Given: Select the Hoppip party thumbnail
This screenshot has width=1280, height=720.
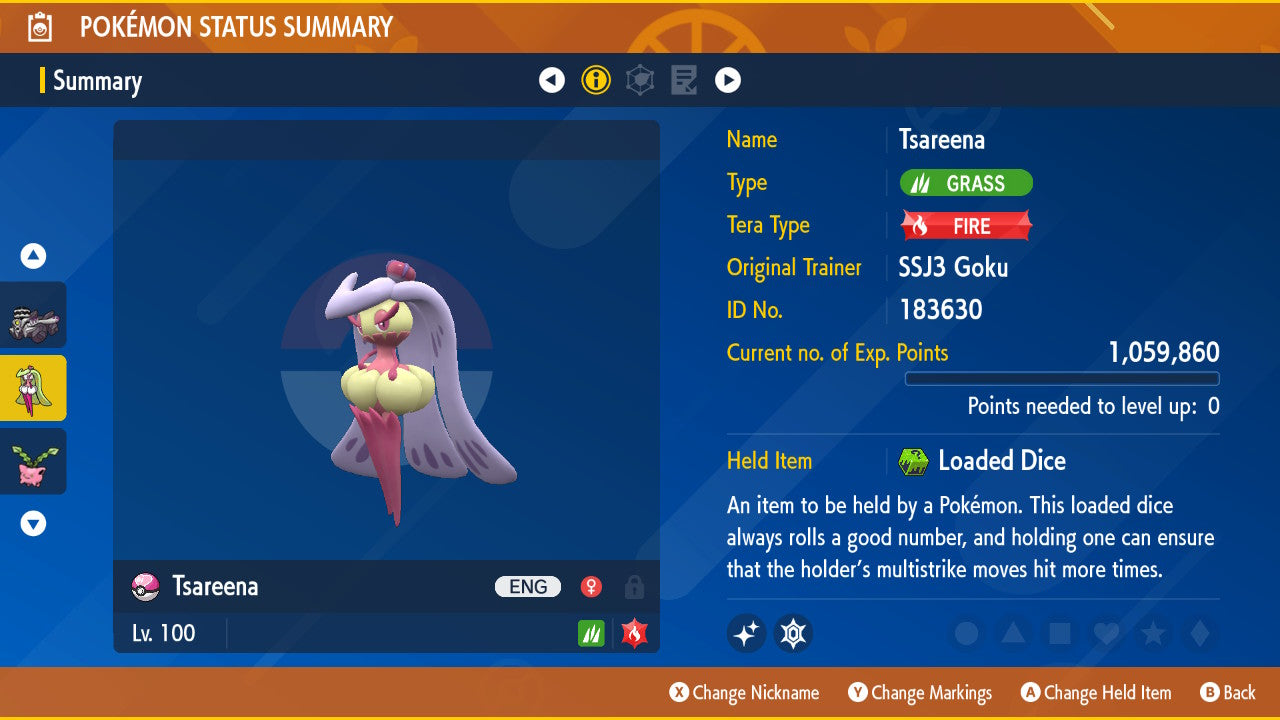Looking at the screenshot, I should point(34,462).
